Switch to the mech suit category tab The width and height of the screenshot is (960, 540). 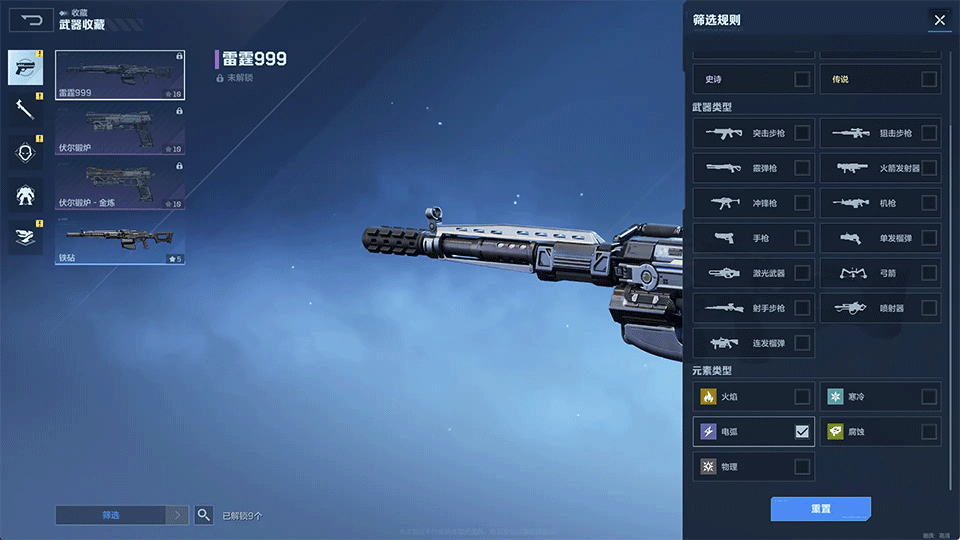coord(25,194)
